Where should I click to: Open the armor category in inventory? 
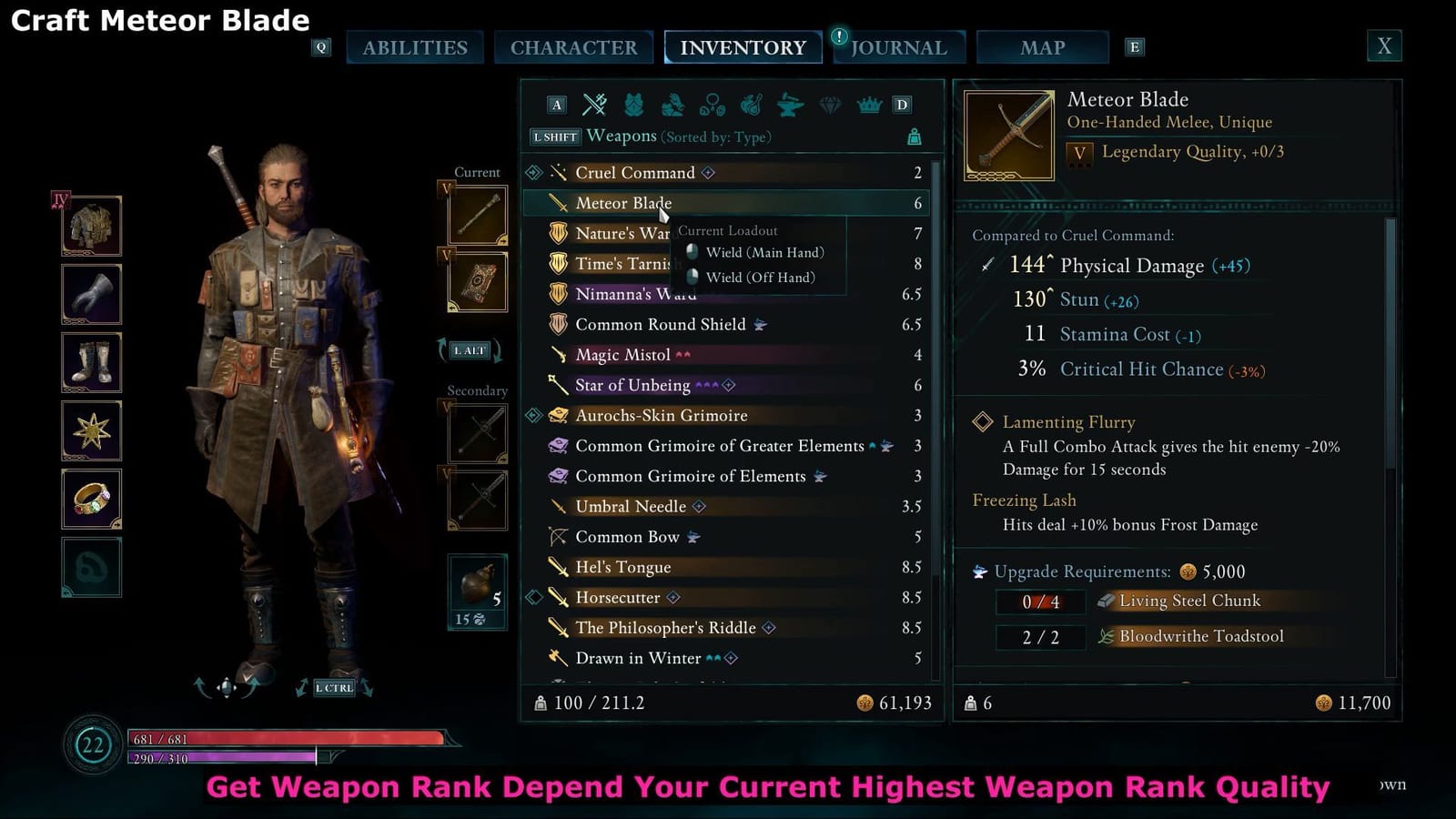[635, 105]
